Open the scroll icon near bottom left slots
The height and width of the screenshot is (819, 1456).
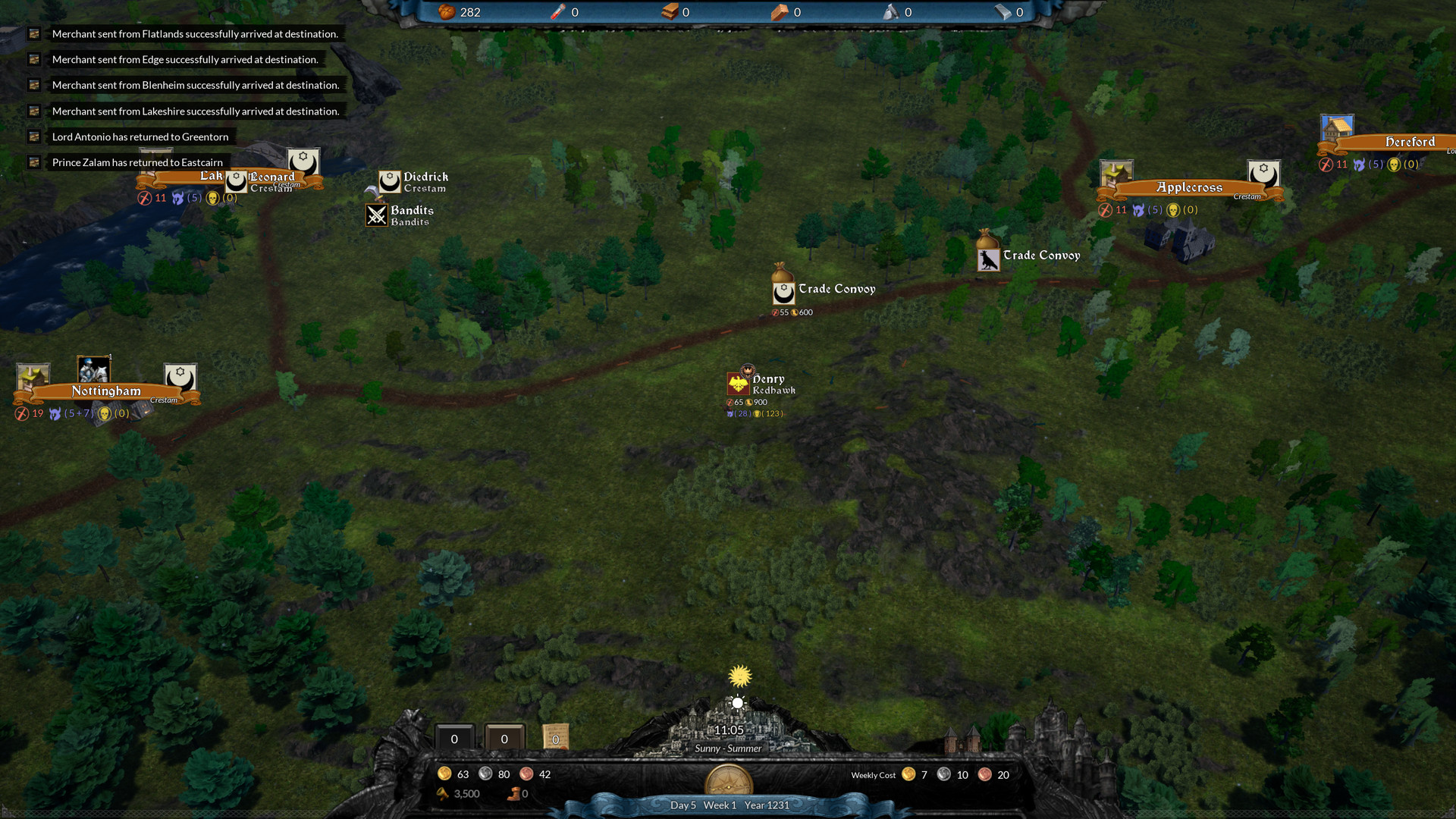pyautogui.click(x=556, y=736)
